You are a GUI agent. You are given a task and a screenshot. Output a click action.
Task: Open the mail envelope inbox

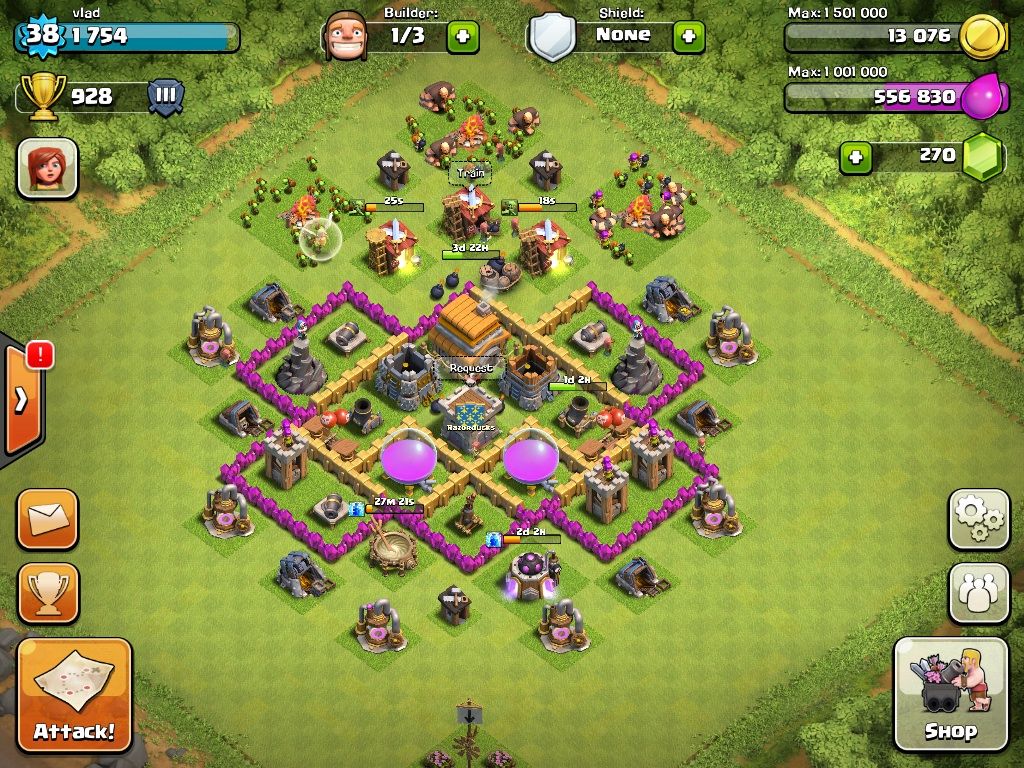point(47,519)
